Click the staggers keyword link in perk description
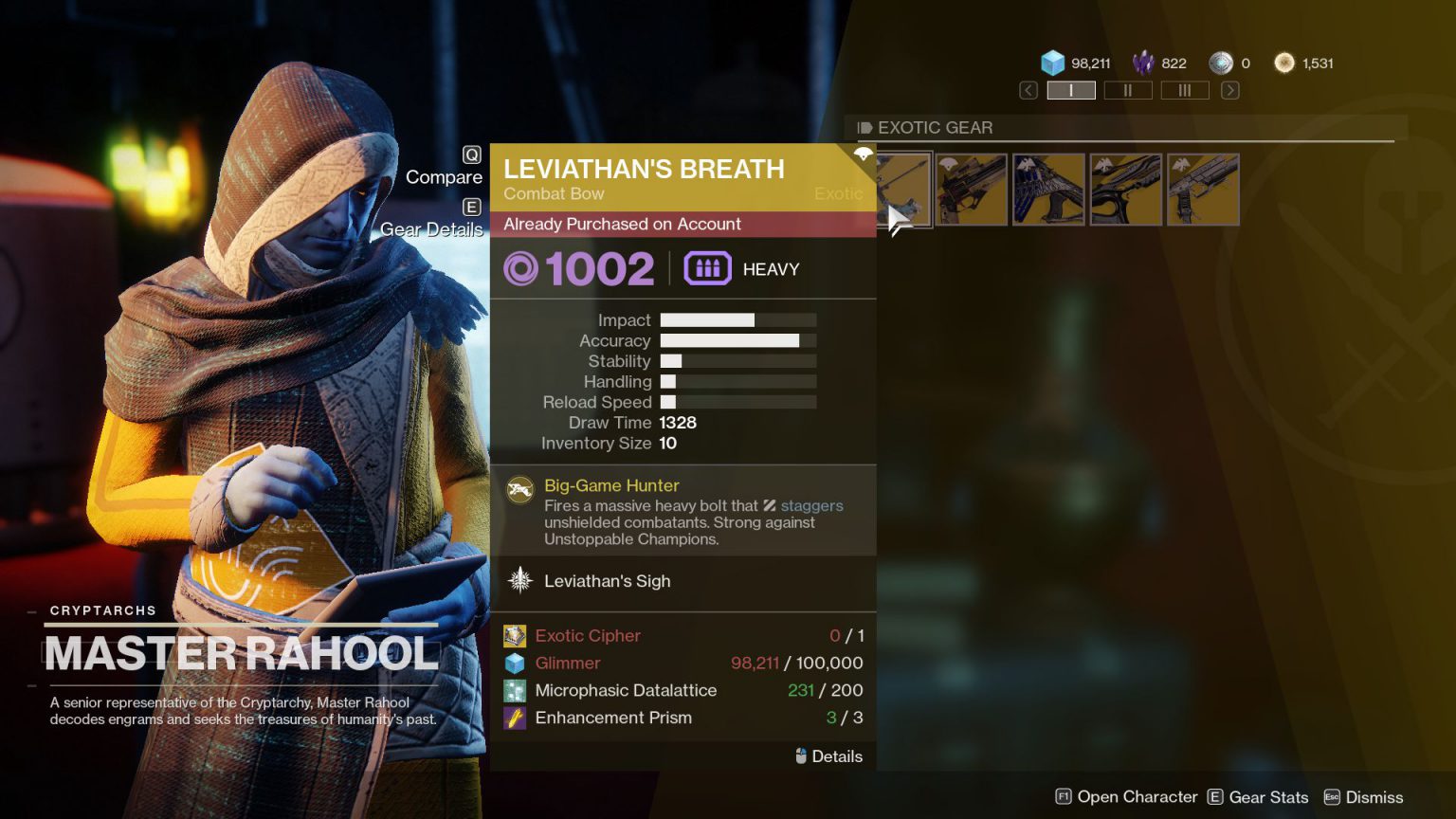 click(x=812, y=505)
